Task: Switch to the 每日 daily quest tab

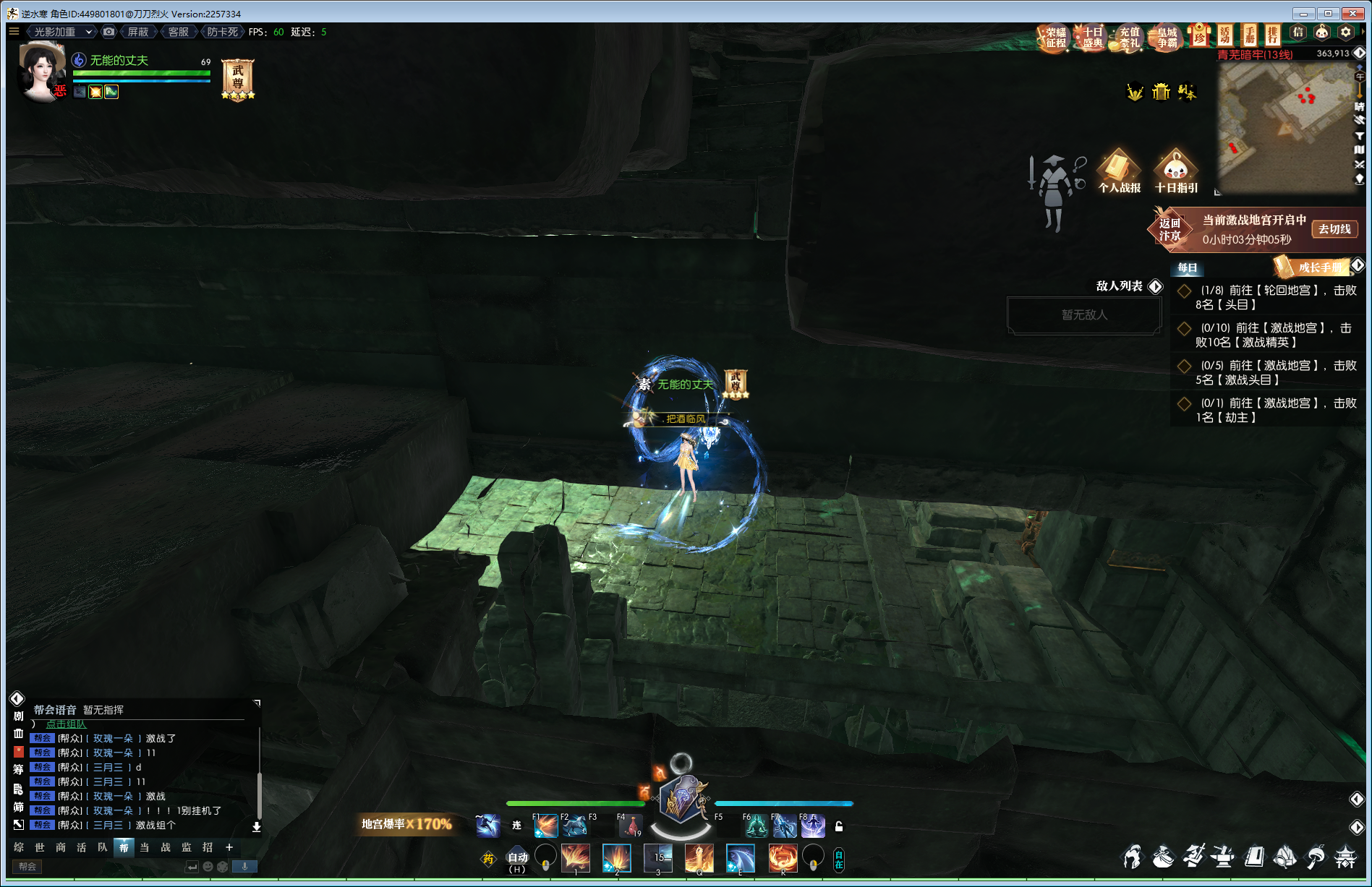Action: point(1187,268)
